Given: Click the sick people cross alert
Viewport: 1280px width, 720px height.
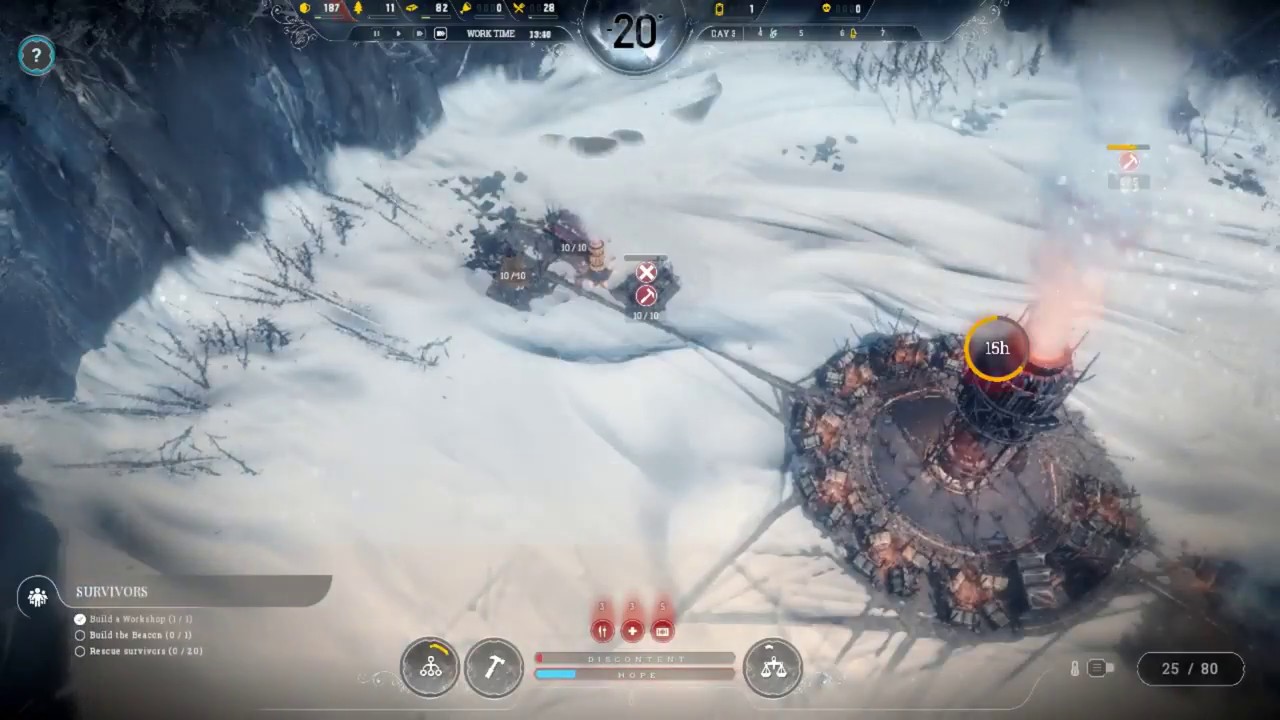Looking at the screenshot, I should click(x=632, y=630).
